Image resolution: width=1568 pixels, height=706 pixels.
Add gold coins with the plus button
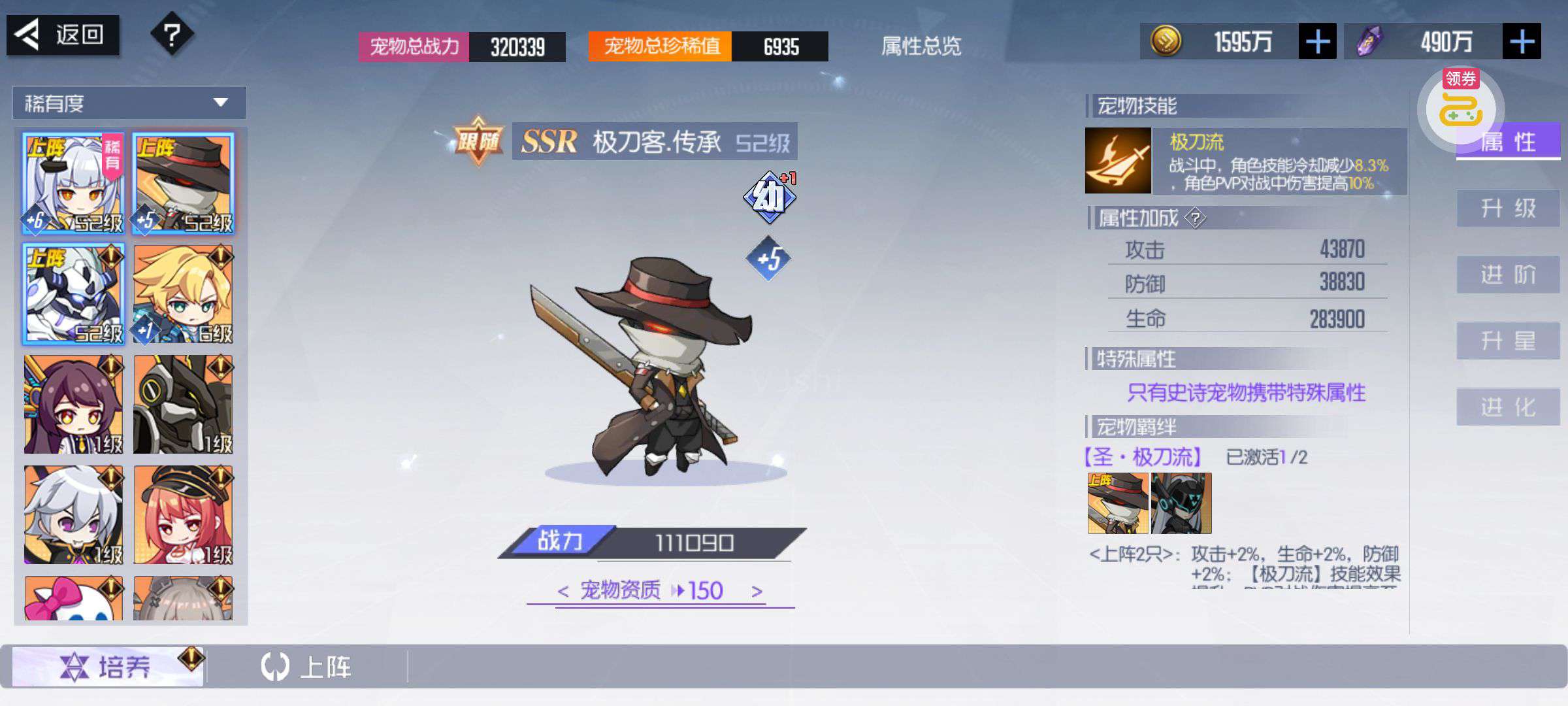[1316, 42]
